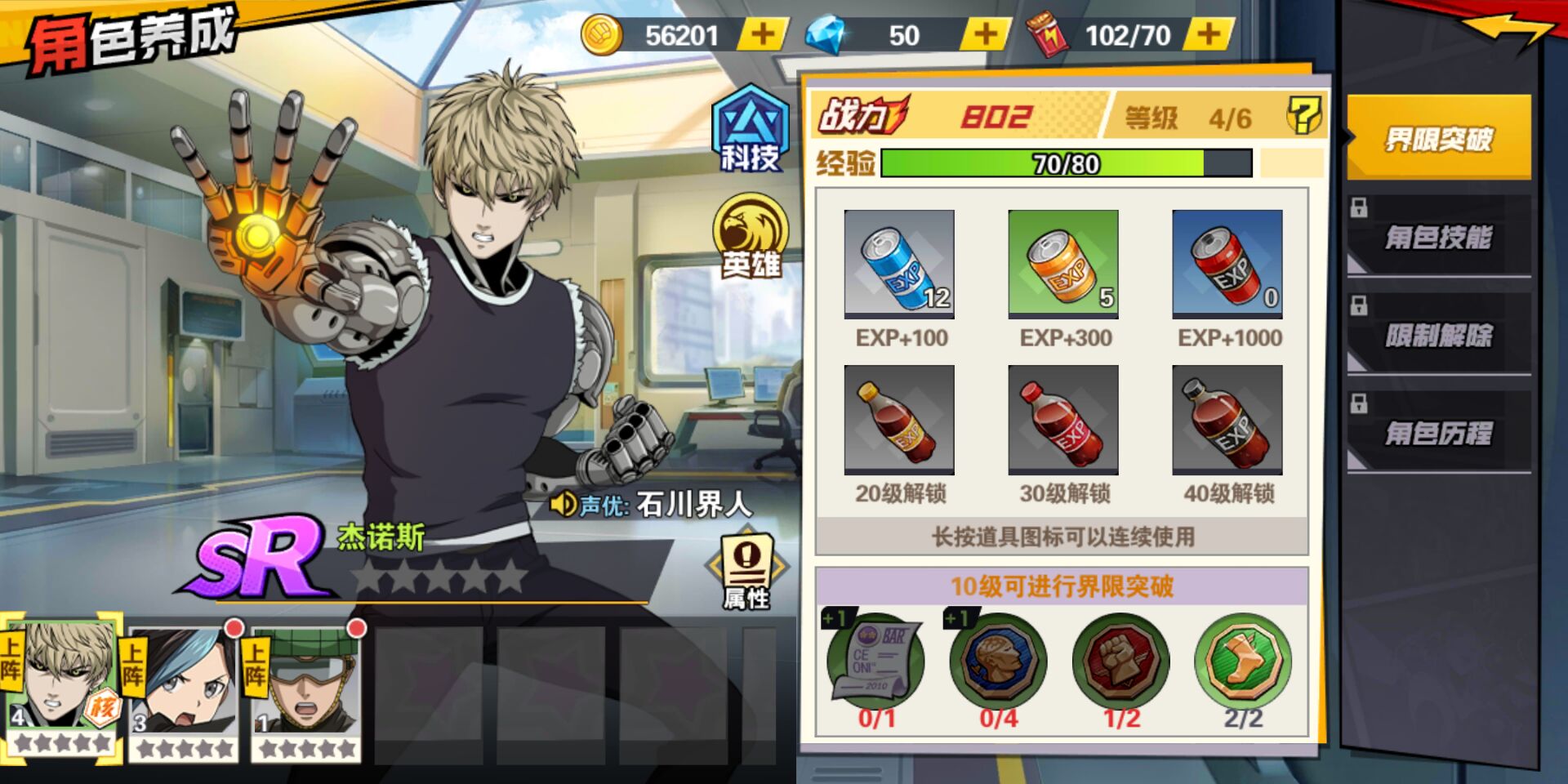Open the locked 角色历程 tab

pyautogui.click(x=1438, y=434)
